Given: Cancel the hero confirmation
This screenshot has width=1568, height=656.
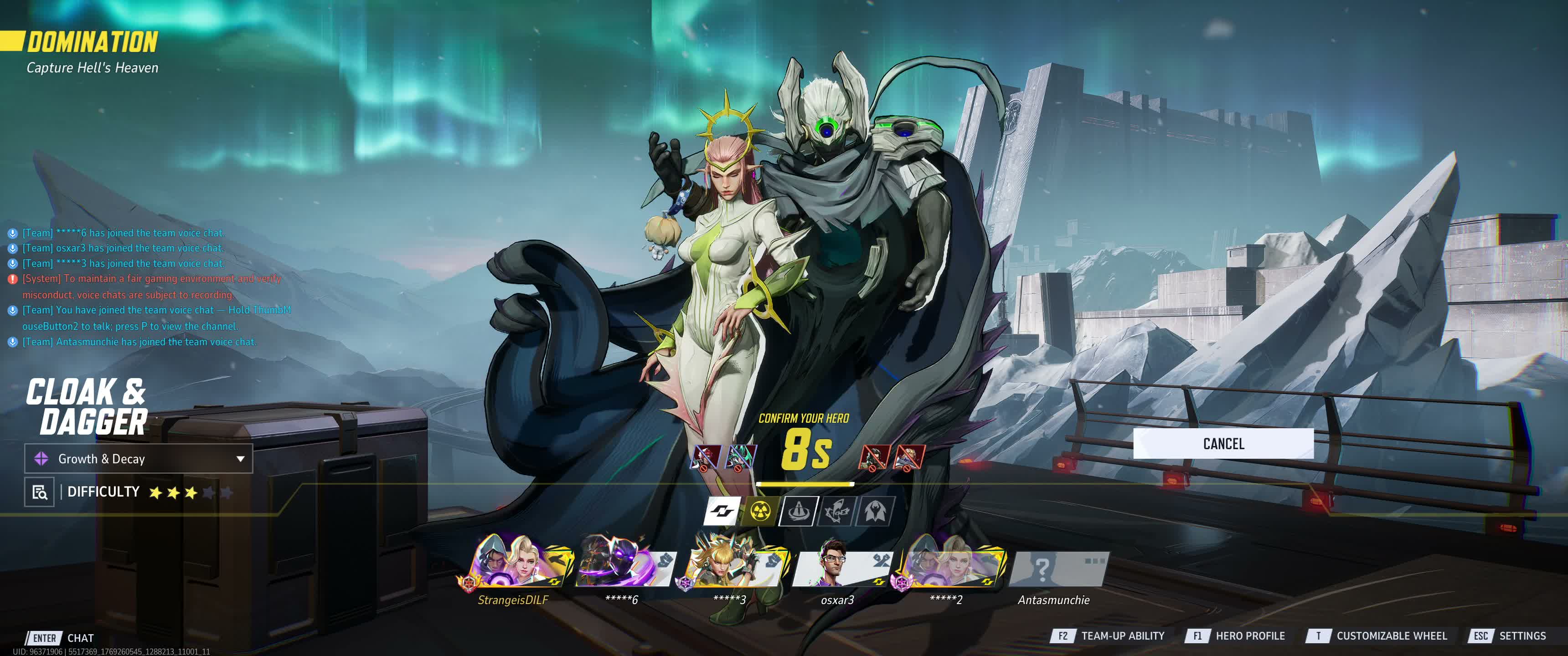Looking at the screenshot, I should (1223, 444).
